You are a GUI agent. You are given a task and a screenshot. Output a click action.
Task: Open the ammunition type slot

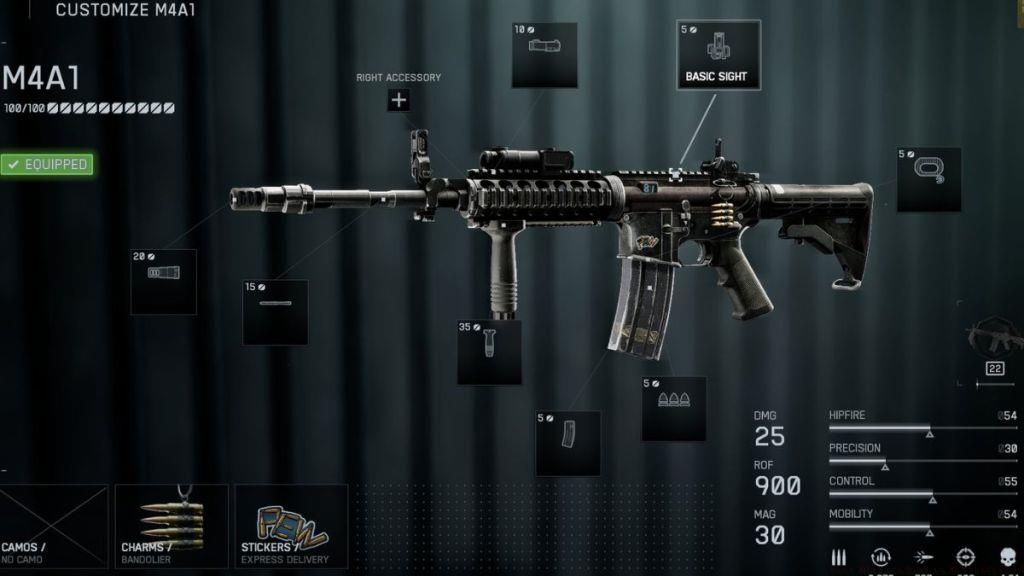(x=674, y=408)
